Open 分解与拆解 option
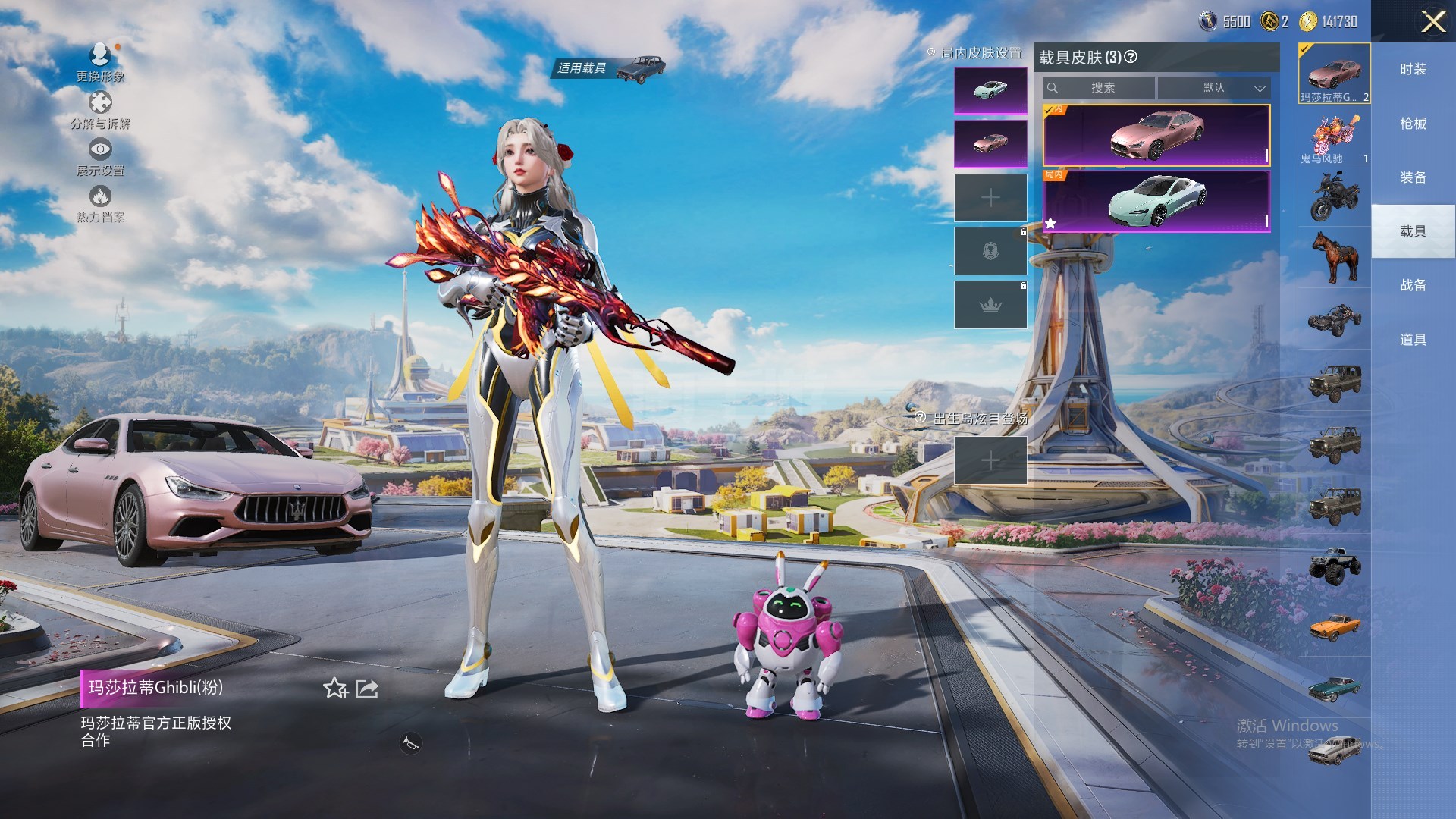1456x819 pixels. (100, 103)
